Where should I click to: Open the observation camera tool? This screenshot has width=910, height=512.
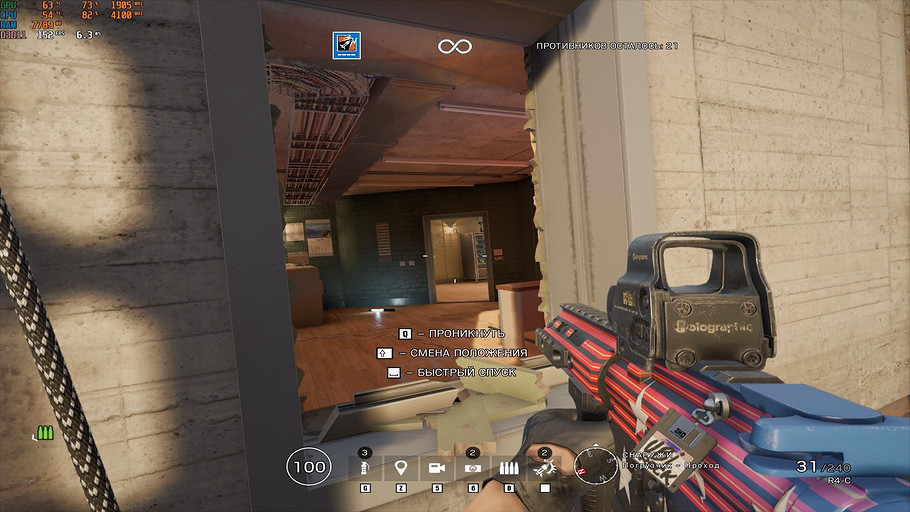(x=437, y=468)
